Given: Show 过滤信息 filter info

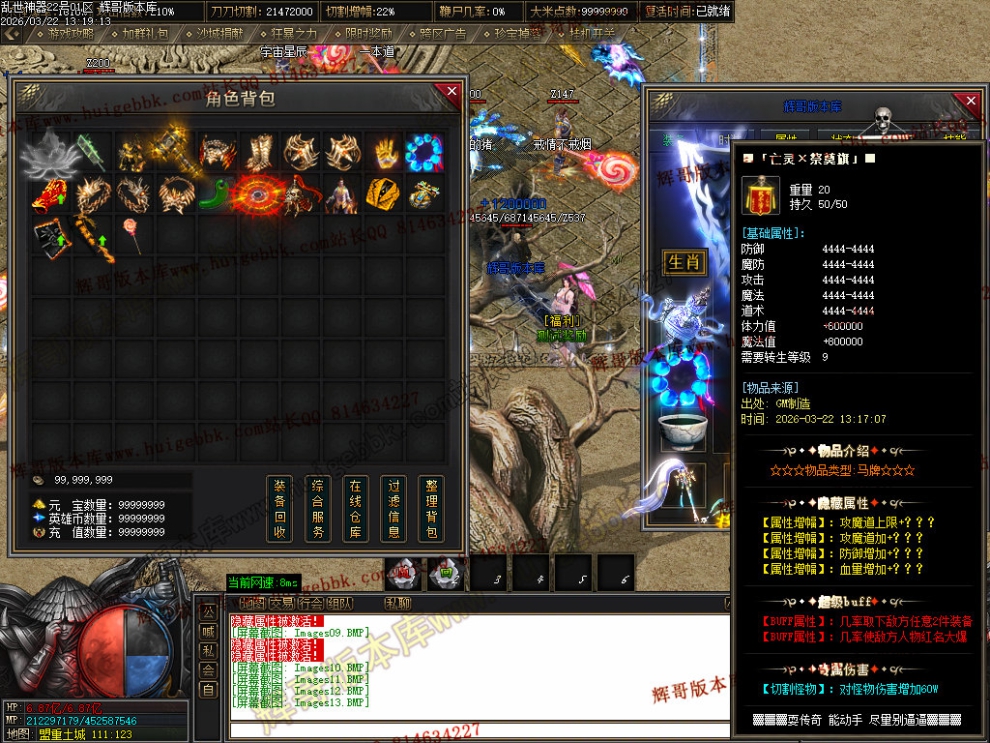Looking at the screenshot, I should click(x=392, y=509).
